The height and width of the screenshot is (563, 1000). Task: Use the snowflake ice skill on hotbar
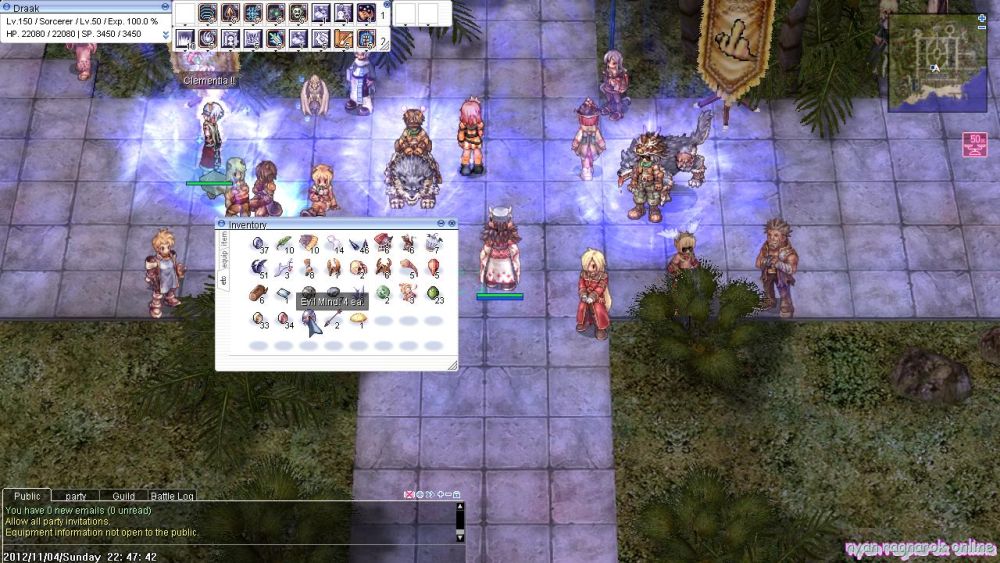click(x=252, y=13)
